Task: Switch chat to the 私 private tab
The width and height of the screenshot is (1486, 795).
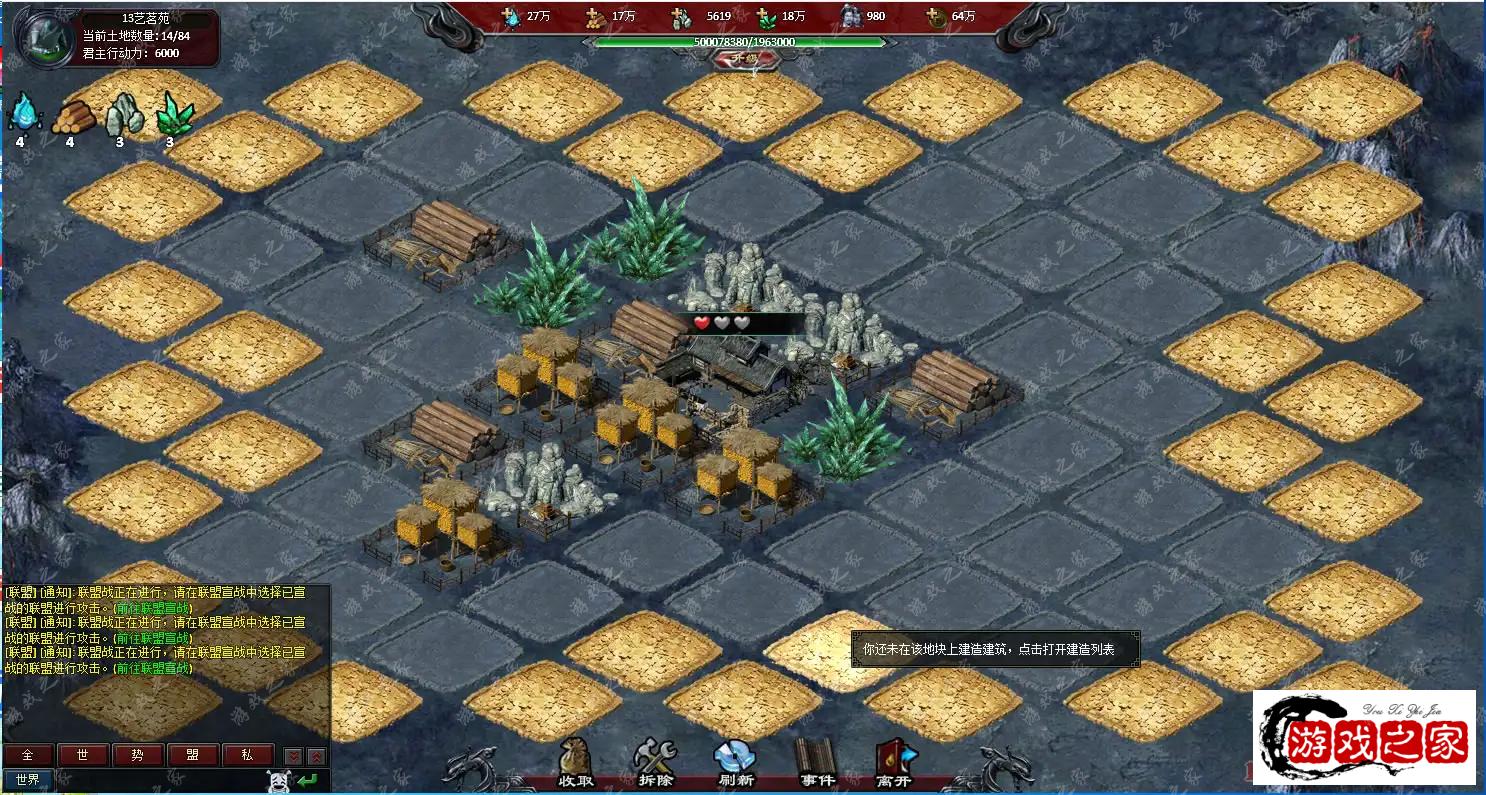Action: [x=247, y=755]
